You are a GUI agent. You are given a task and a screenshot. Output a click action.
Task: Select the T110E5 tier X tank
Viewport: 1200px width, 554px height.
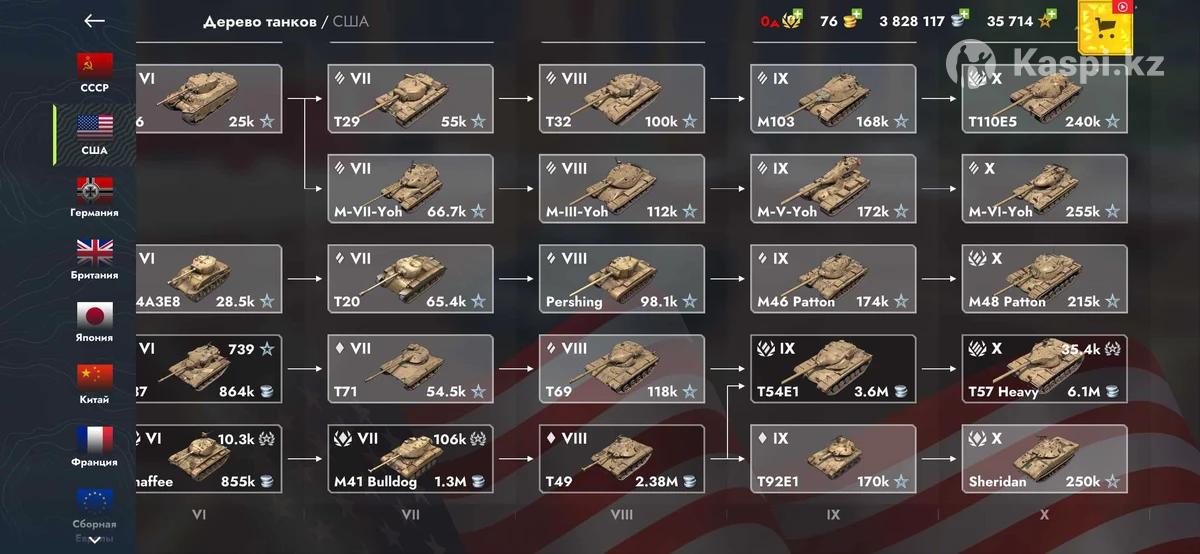coord(1044,98)
